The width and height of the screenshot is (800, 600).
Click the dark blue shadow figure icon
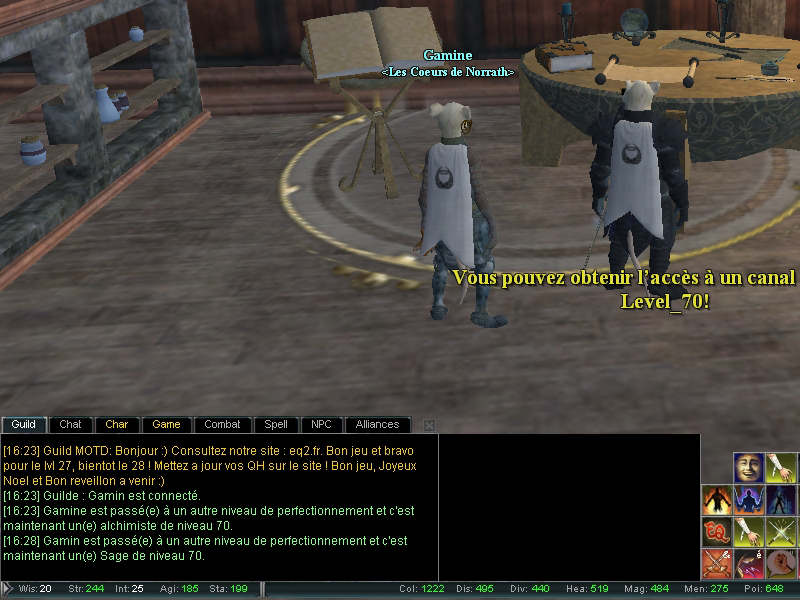point(780,500)
